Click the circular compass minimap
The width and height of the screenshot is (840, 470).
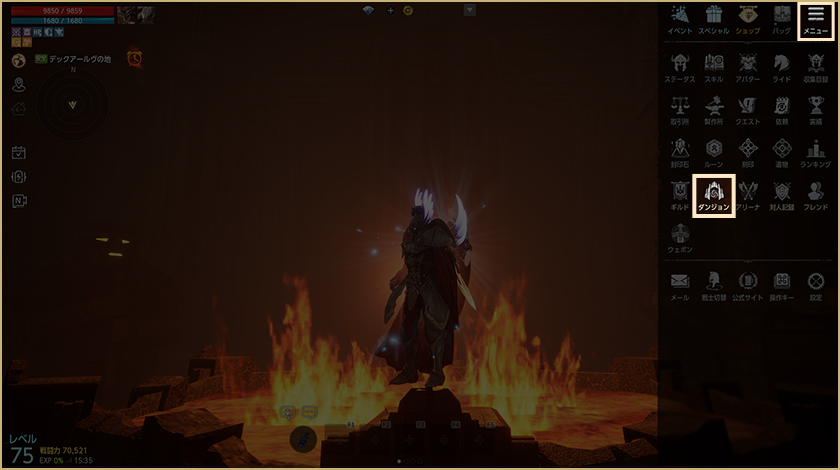tap(72, 105)
